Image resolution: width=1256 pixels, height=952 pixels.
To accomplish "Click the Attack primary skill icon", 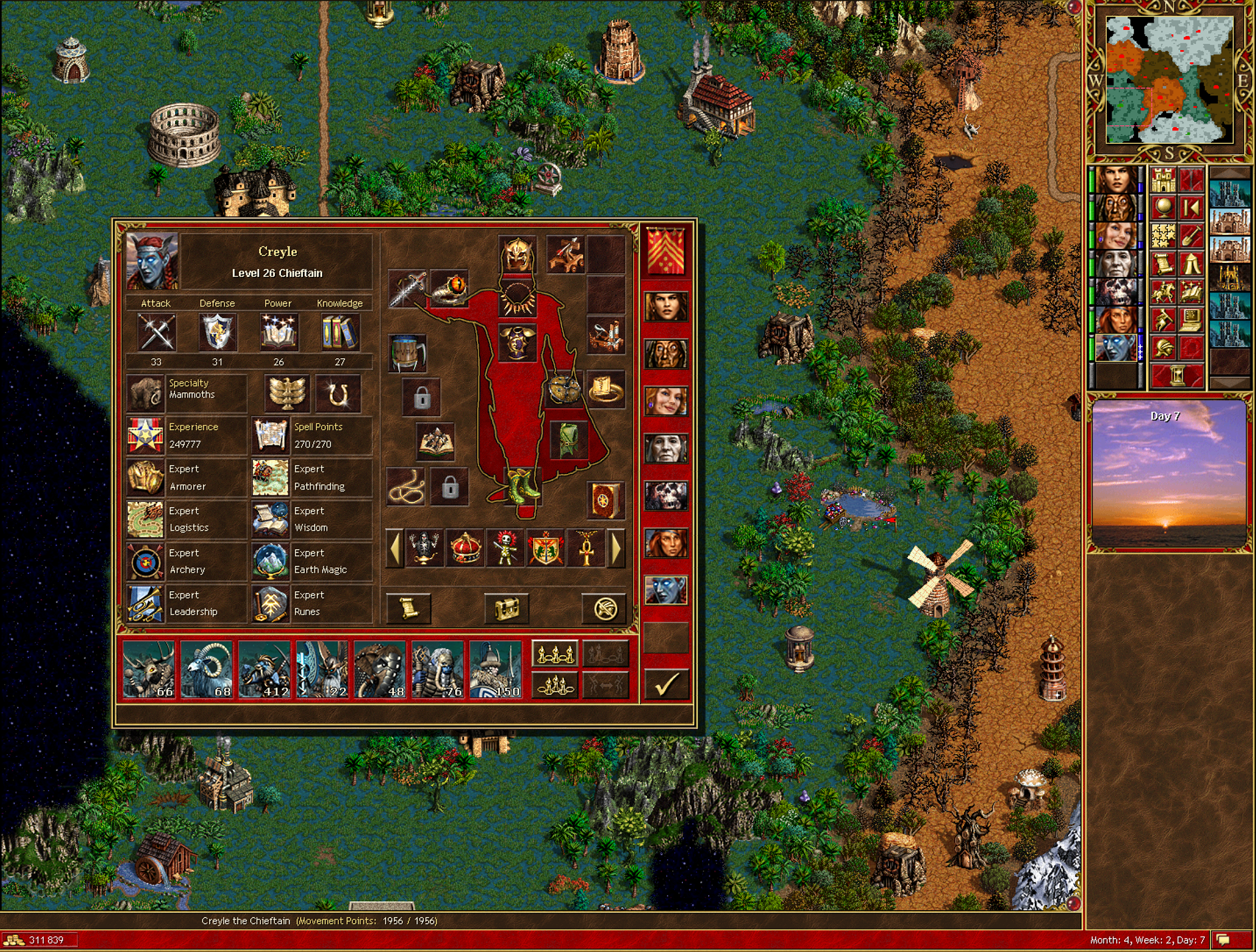I will point(156,332).
